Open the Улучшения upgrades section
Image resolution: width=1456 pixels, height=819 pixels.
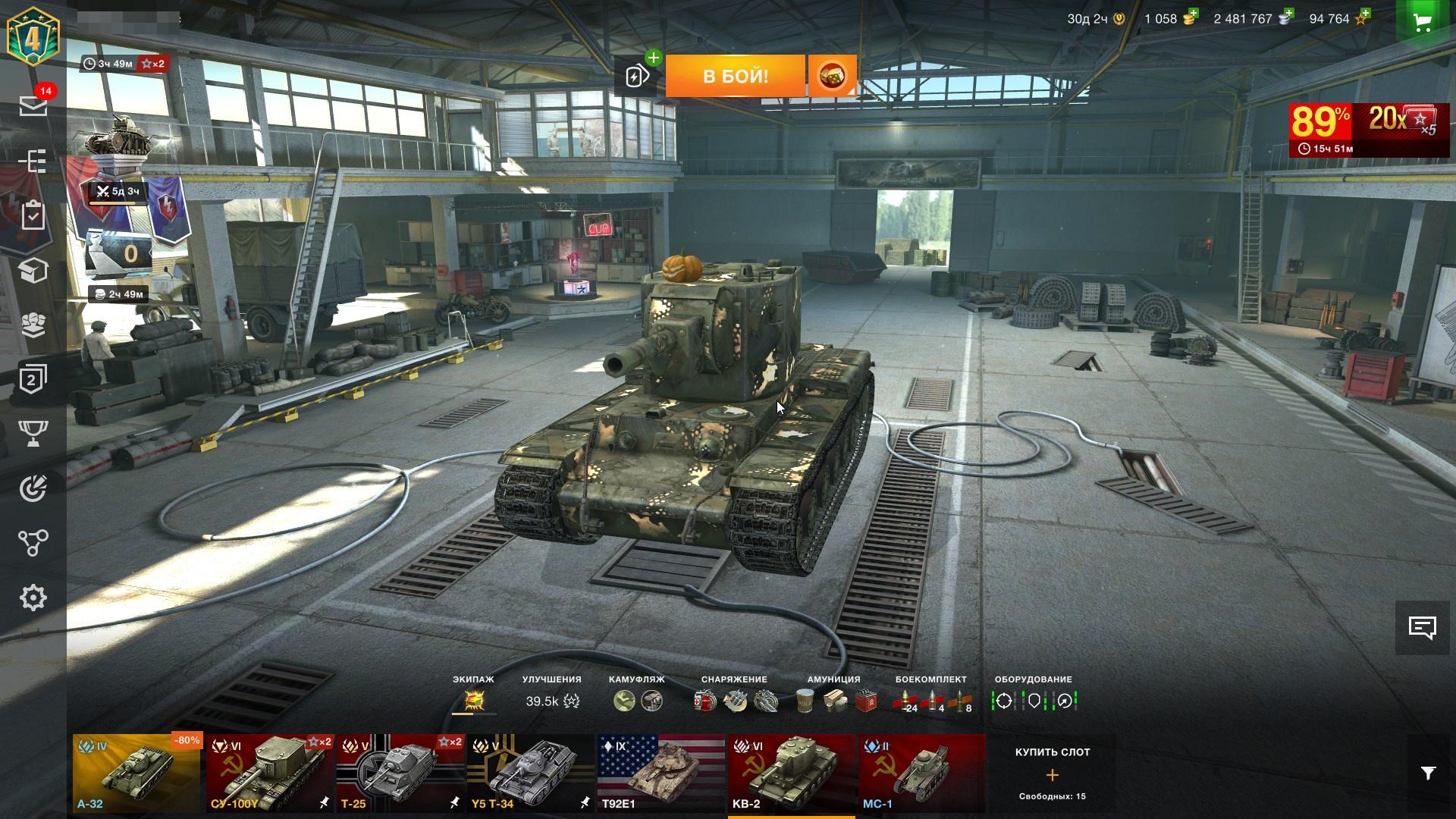[x=552, y=700]
